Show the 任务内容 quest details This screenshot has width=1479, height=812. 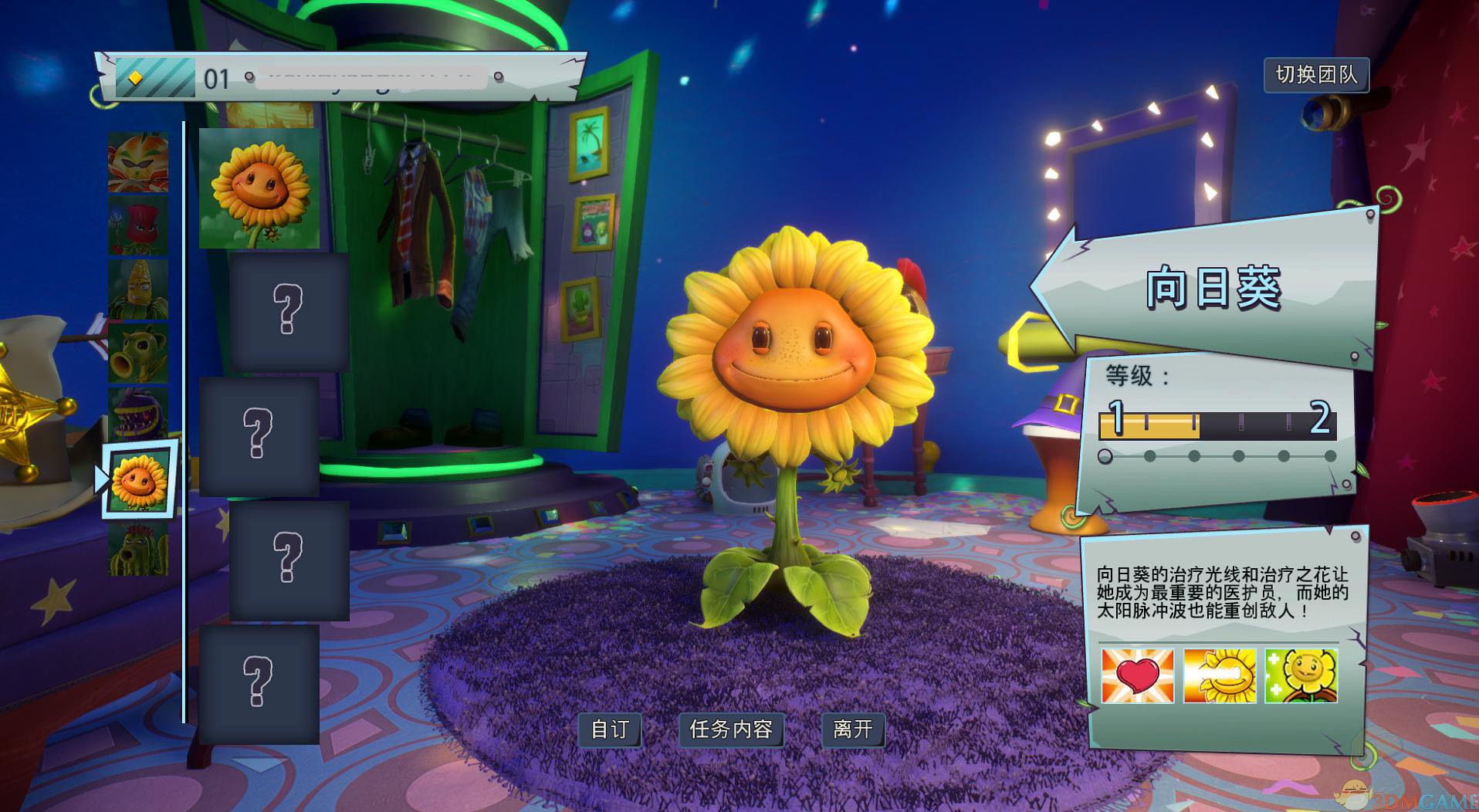pos(731,729)
